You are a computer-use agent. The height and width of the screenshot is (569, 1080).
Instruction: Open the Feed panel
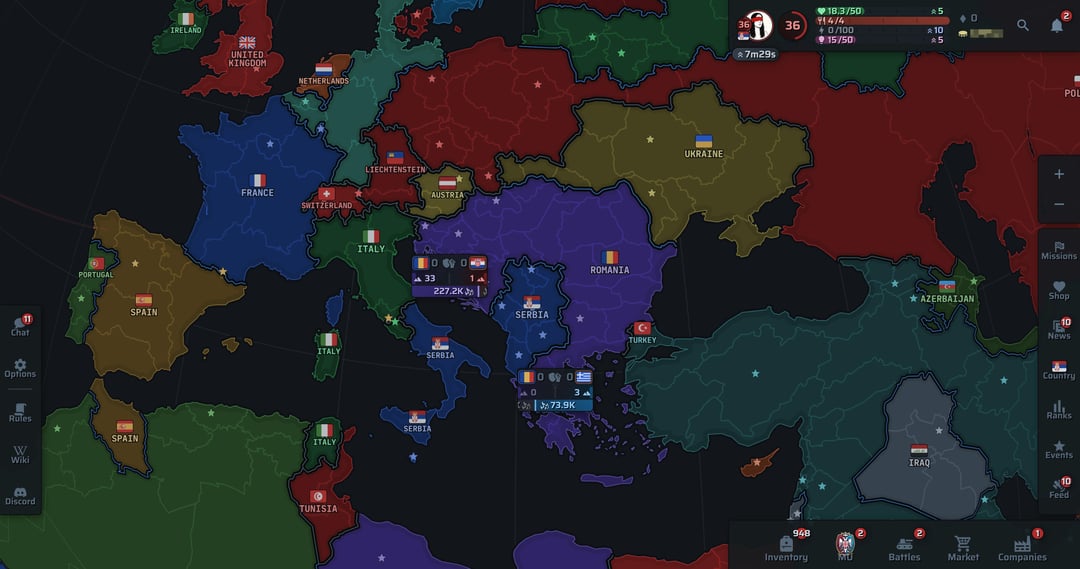(x=1059, y=489)
